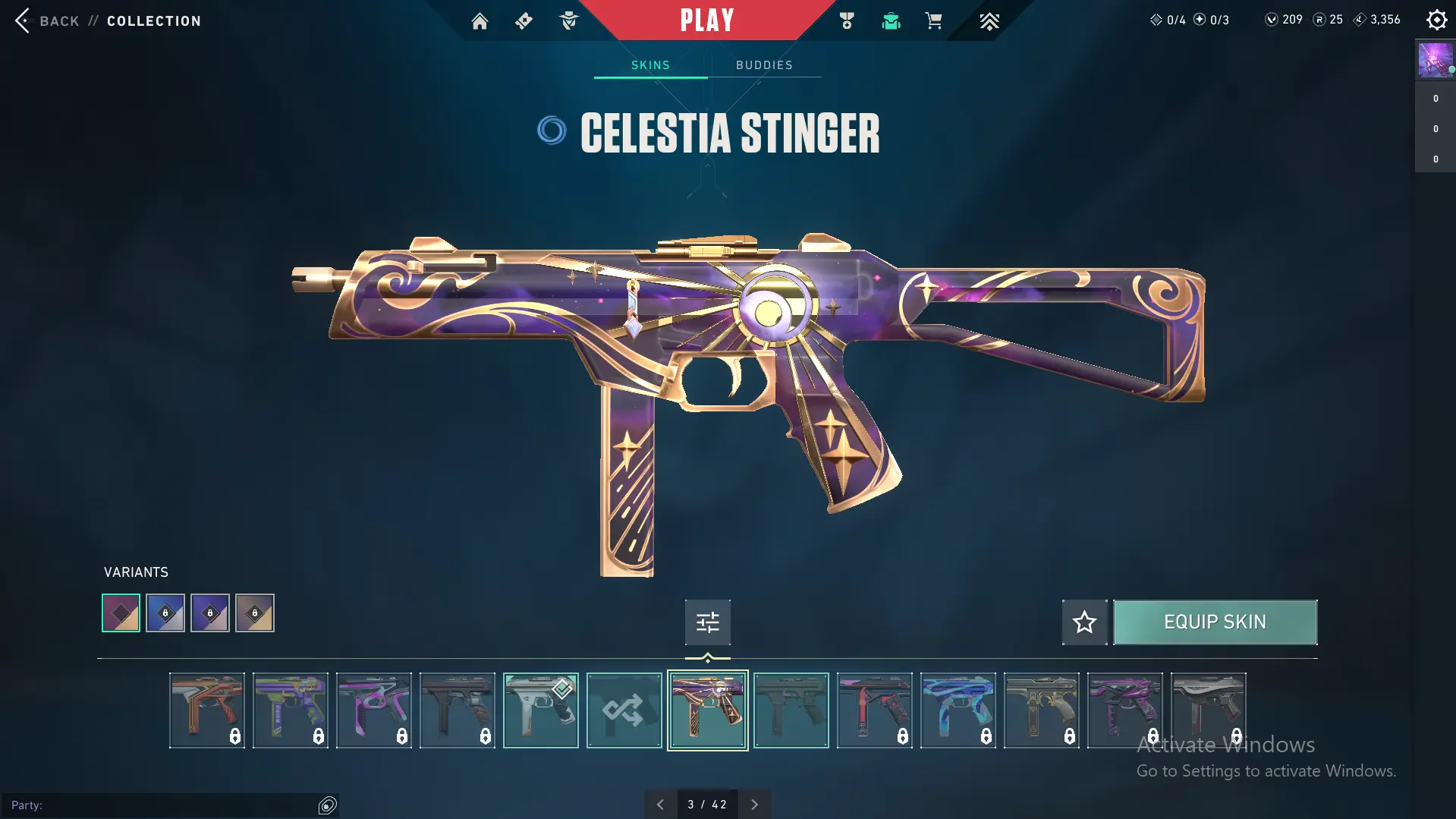This screenshot has width=1456, height=819.
Task: Mark skin as favorite with star
Action: [1084, 622]
